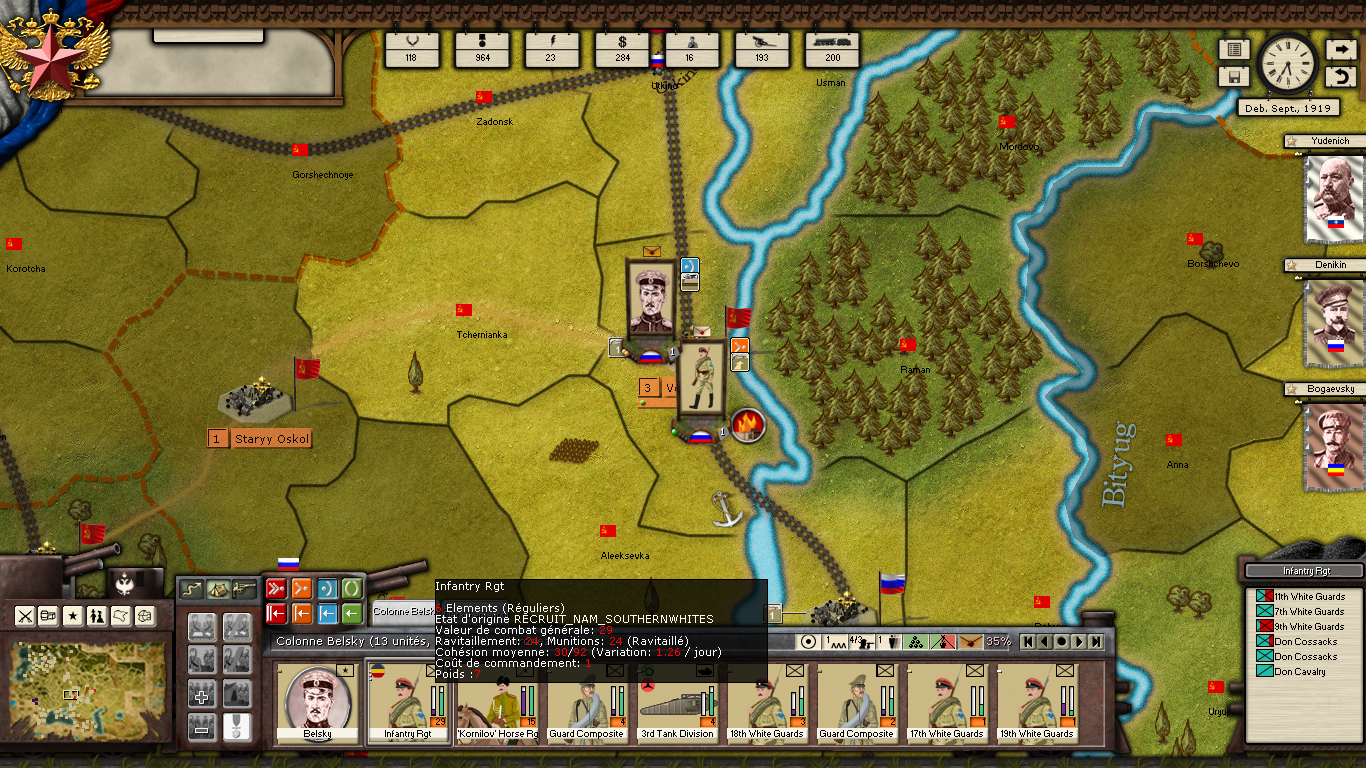Click the floppy disk save button

[x=1233, y=77]
